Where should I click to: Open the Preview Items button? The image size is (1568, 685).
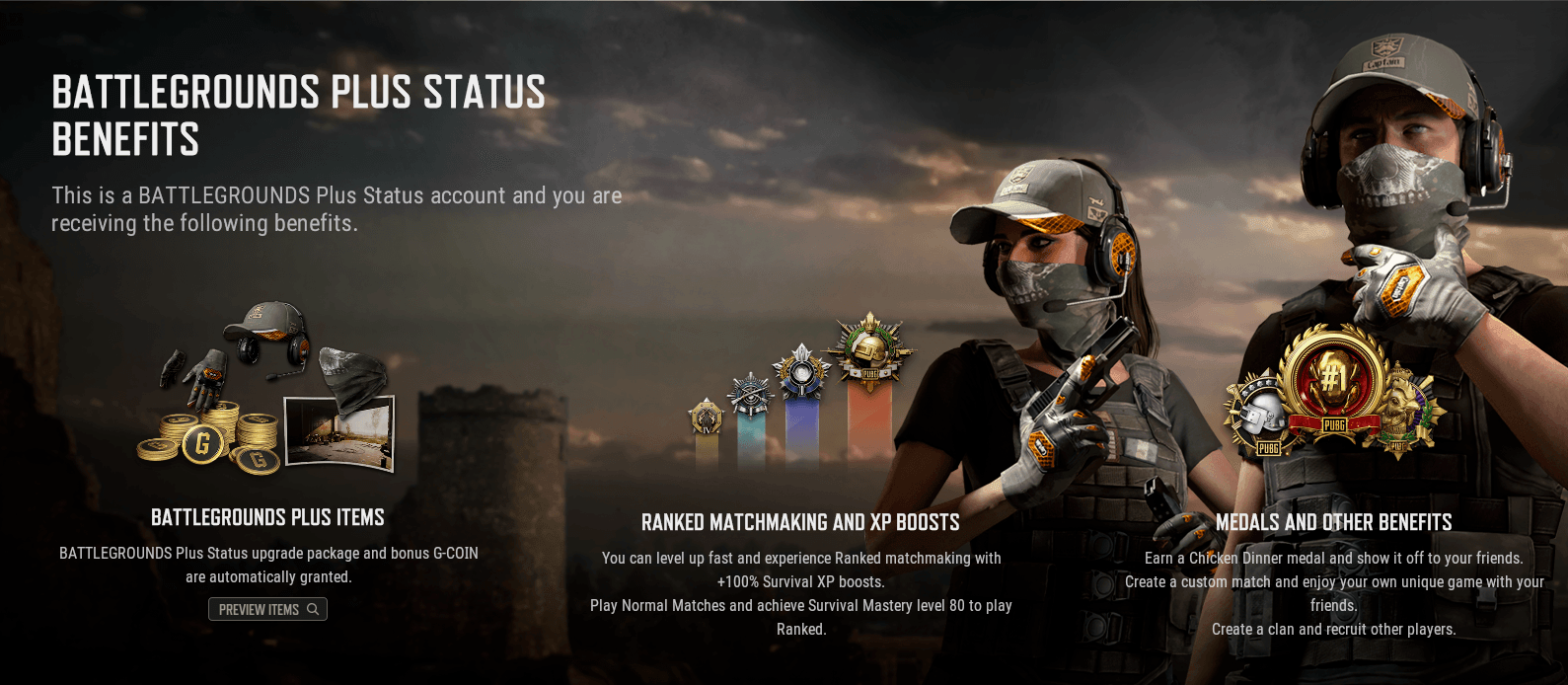click(x=267, y=609)
